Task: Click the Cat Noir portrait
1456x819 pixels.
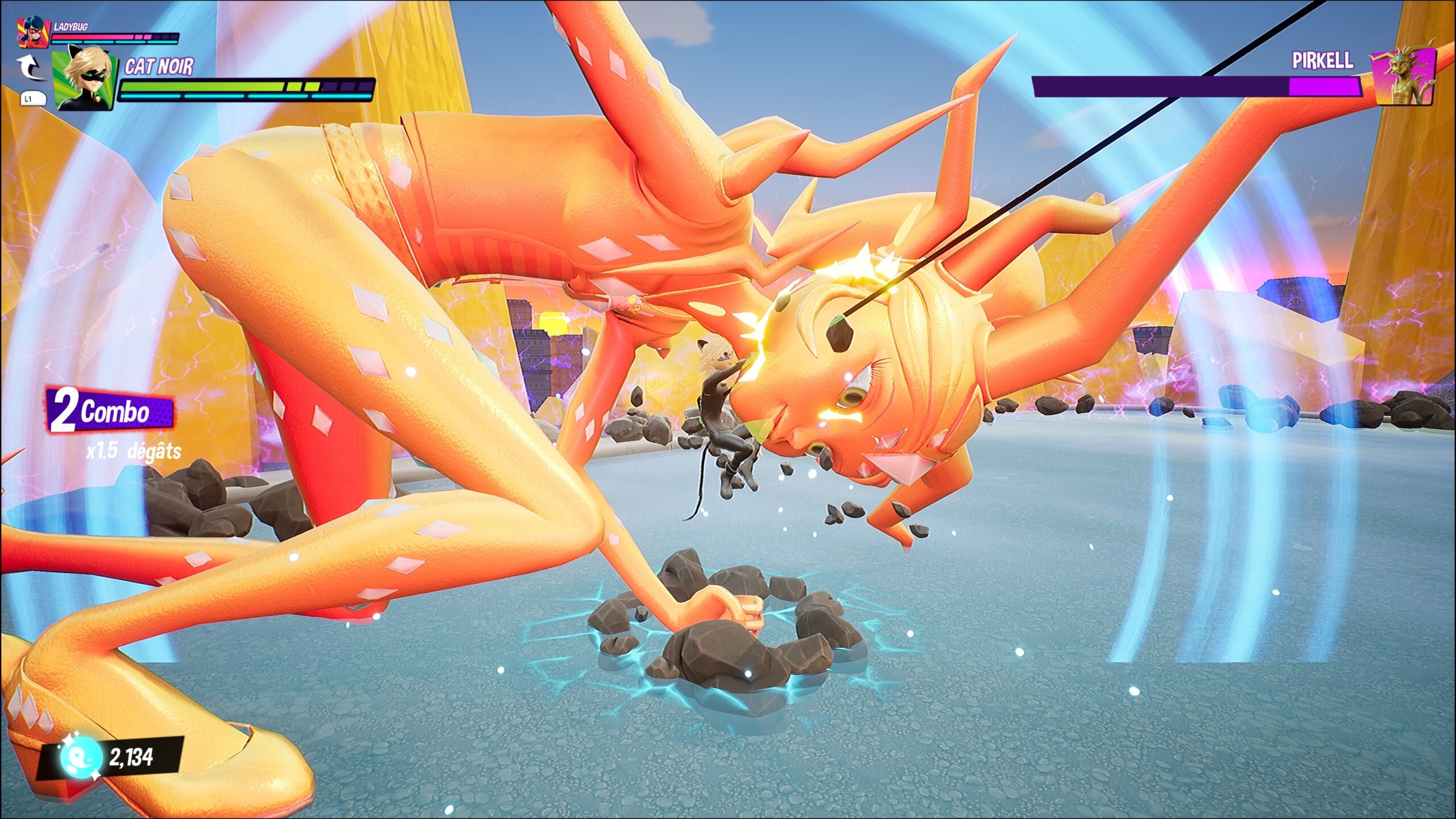Action: click(85, 78)
